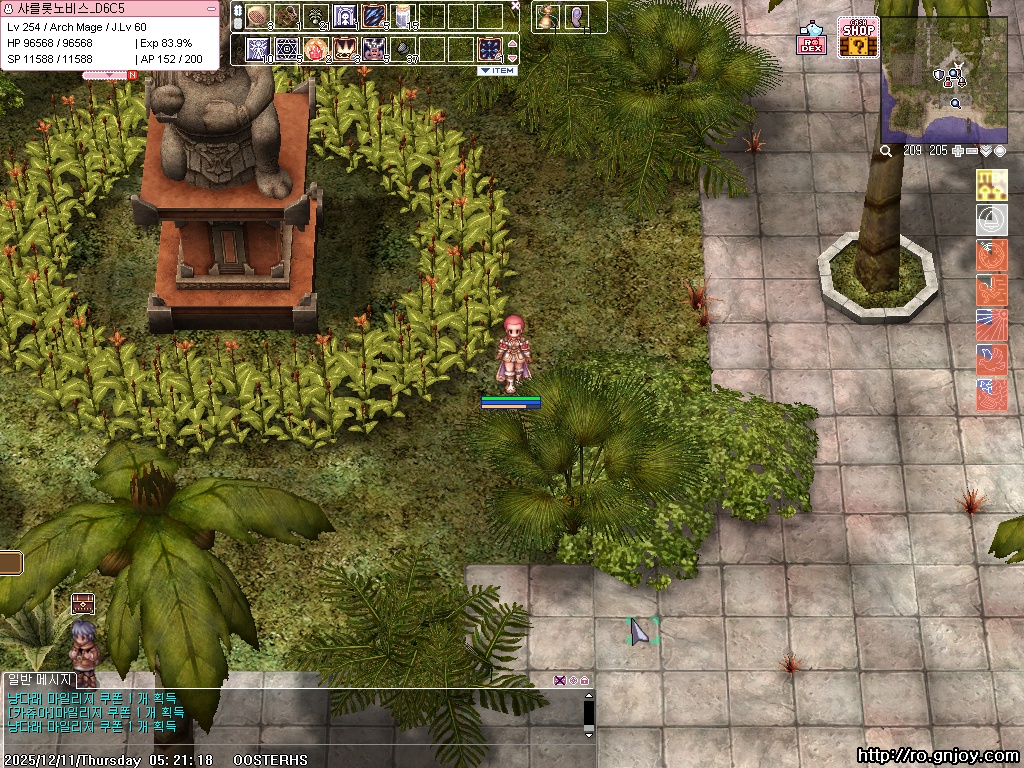Click the pink up arrow on hotbar

click(x=513, y=43)
